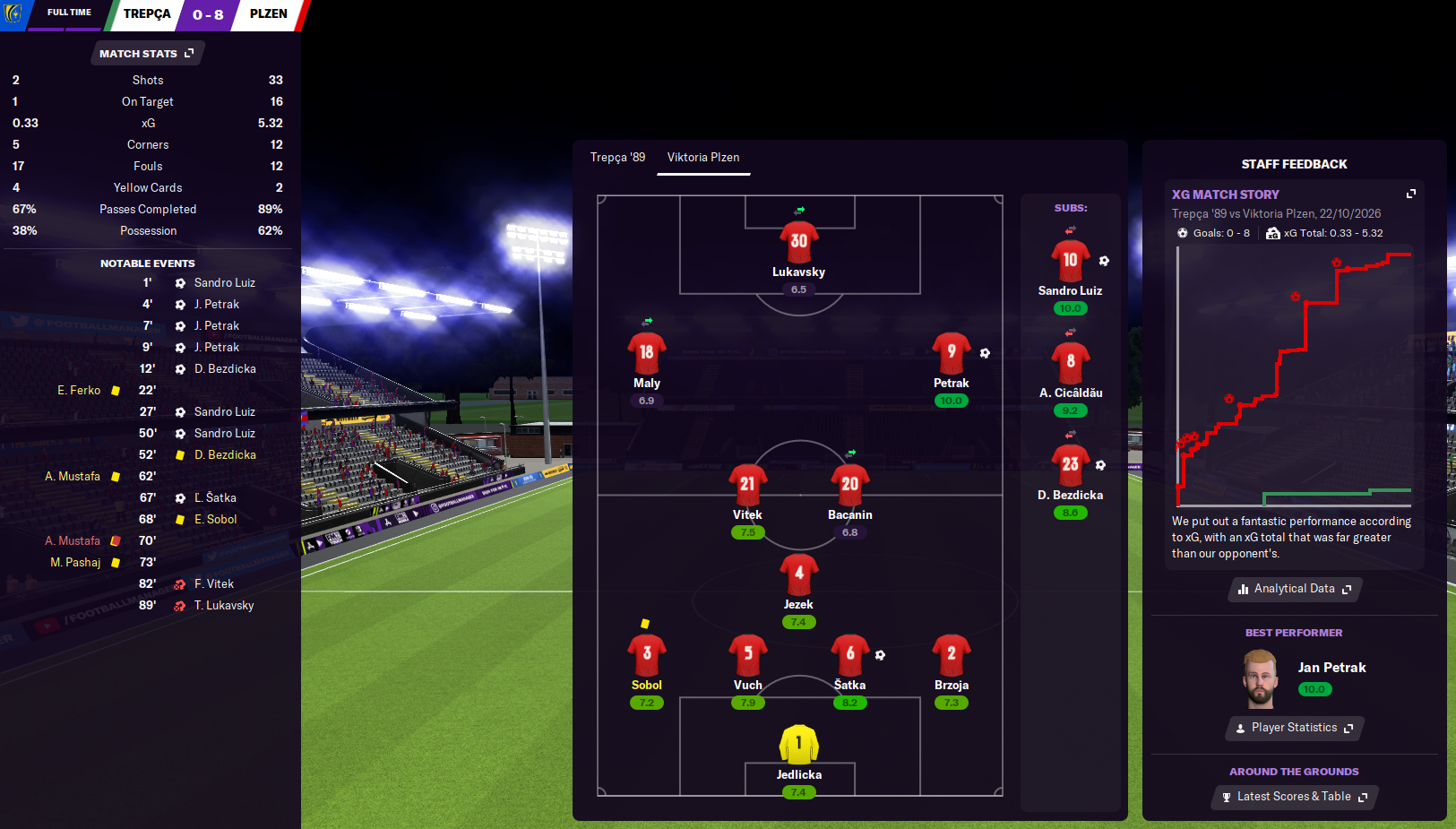Image resolution: width=1456 pixels, height=829 pixels.
Task: Expand the xG Match Story panel
Action: pyautogui.click(x=1411, y=194)
